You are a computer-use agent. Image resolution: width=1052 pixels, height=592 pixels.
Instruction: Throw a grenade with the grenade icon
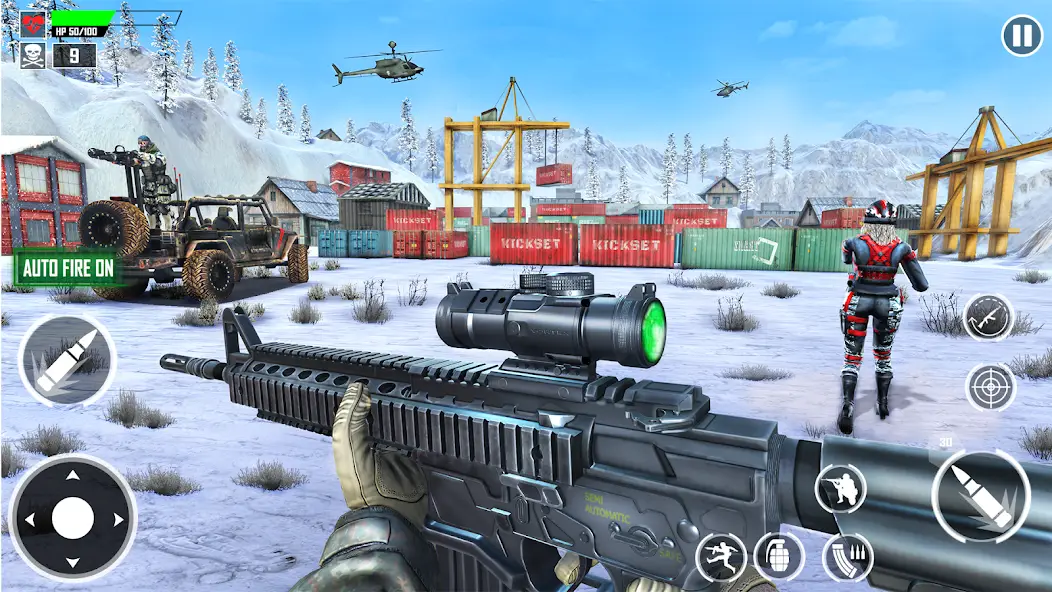click(x=779, y=556)
